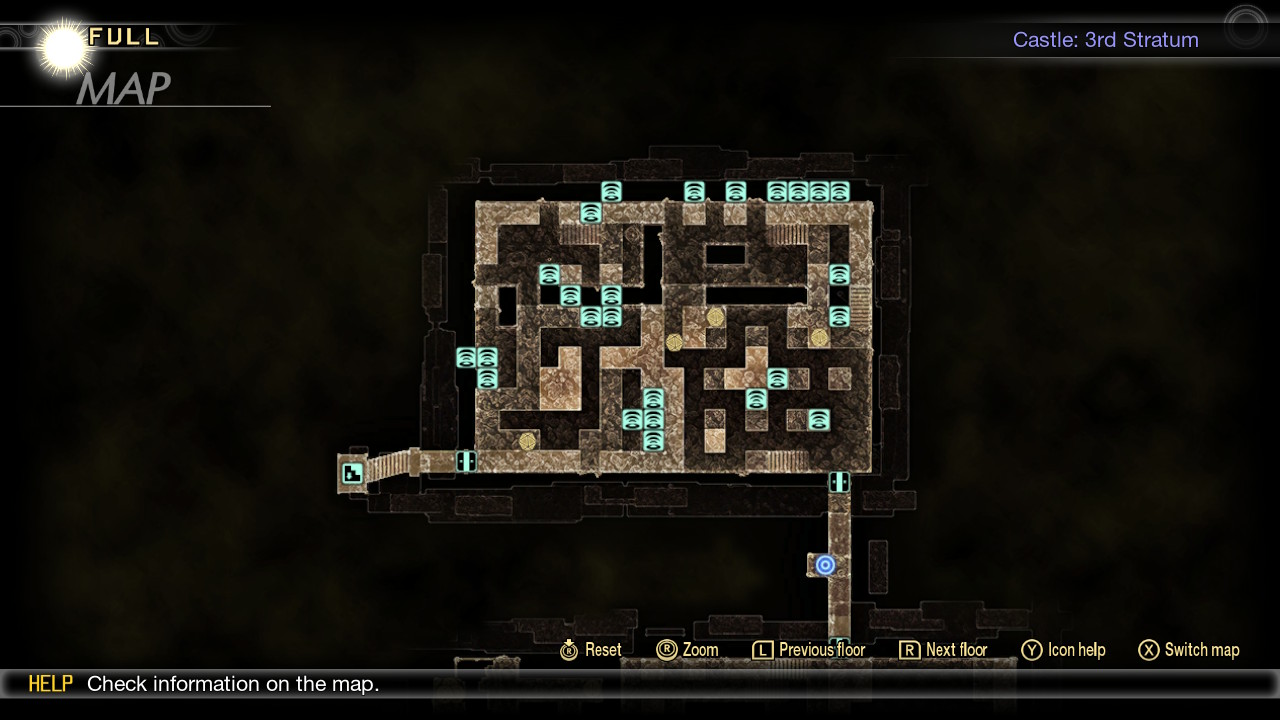The height and width of the screenshot is (720, 1280).
Task: Click the door icon below the map's southeast corner
Action: tap(838, 482)
